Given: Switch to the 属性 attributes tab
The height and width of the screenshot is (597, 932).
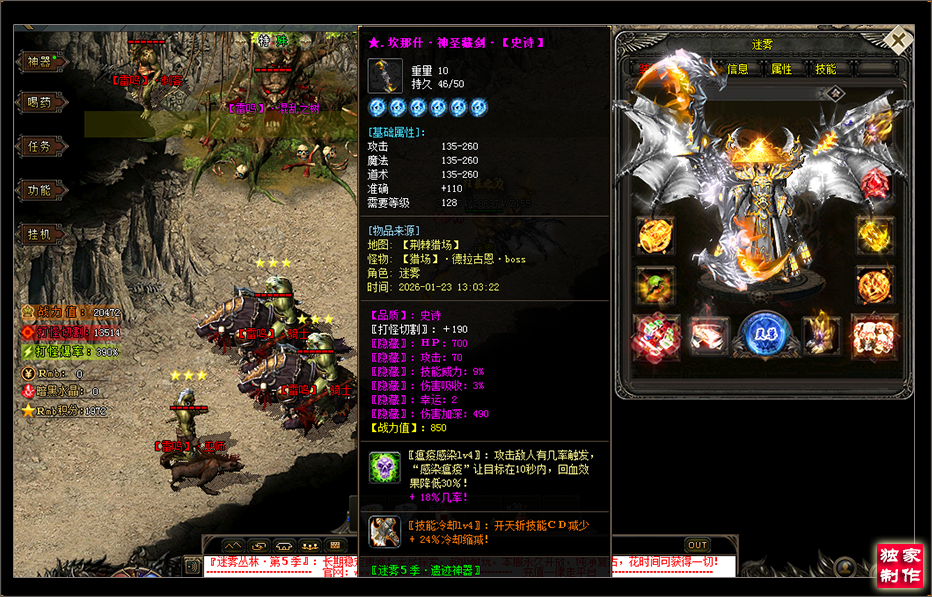Looking at the screenshot, I should 781,69.
